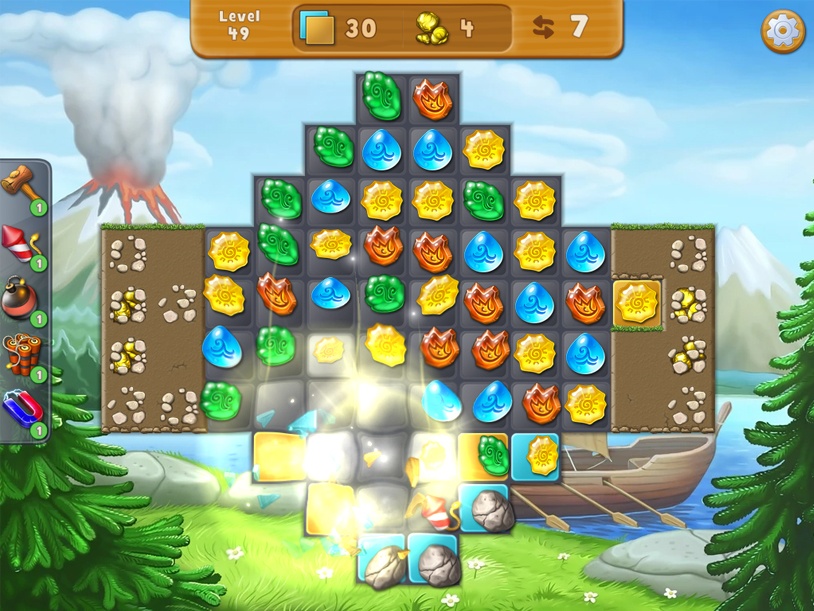
Task: Tap the green leaf gem on golden tile
Action: (x=489, y=455)
